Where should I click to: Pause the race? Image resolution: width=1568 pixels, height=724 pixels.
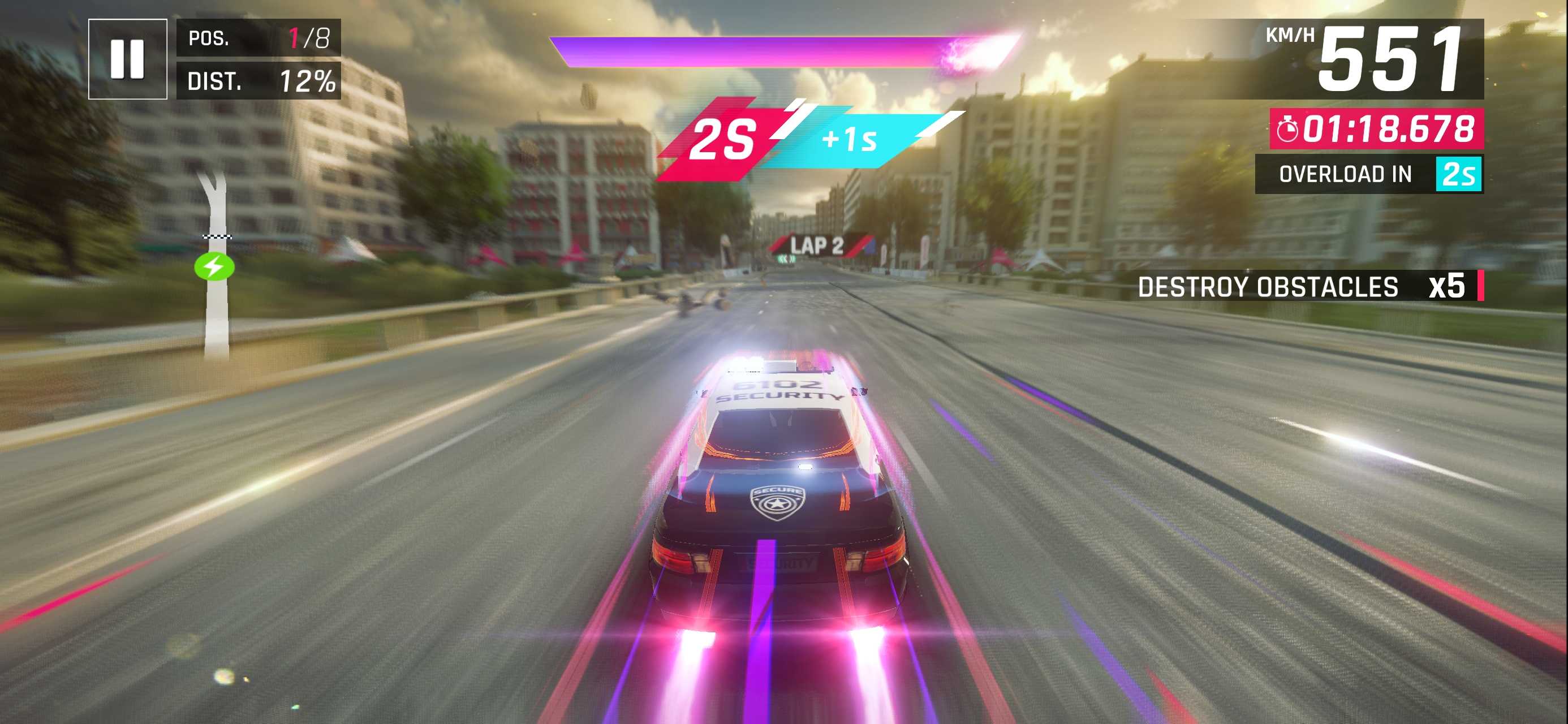click(x=127, y=59)
